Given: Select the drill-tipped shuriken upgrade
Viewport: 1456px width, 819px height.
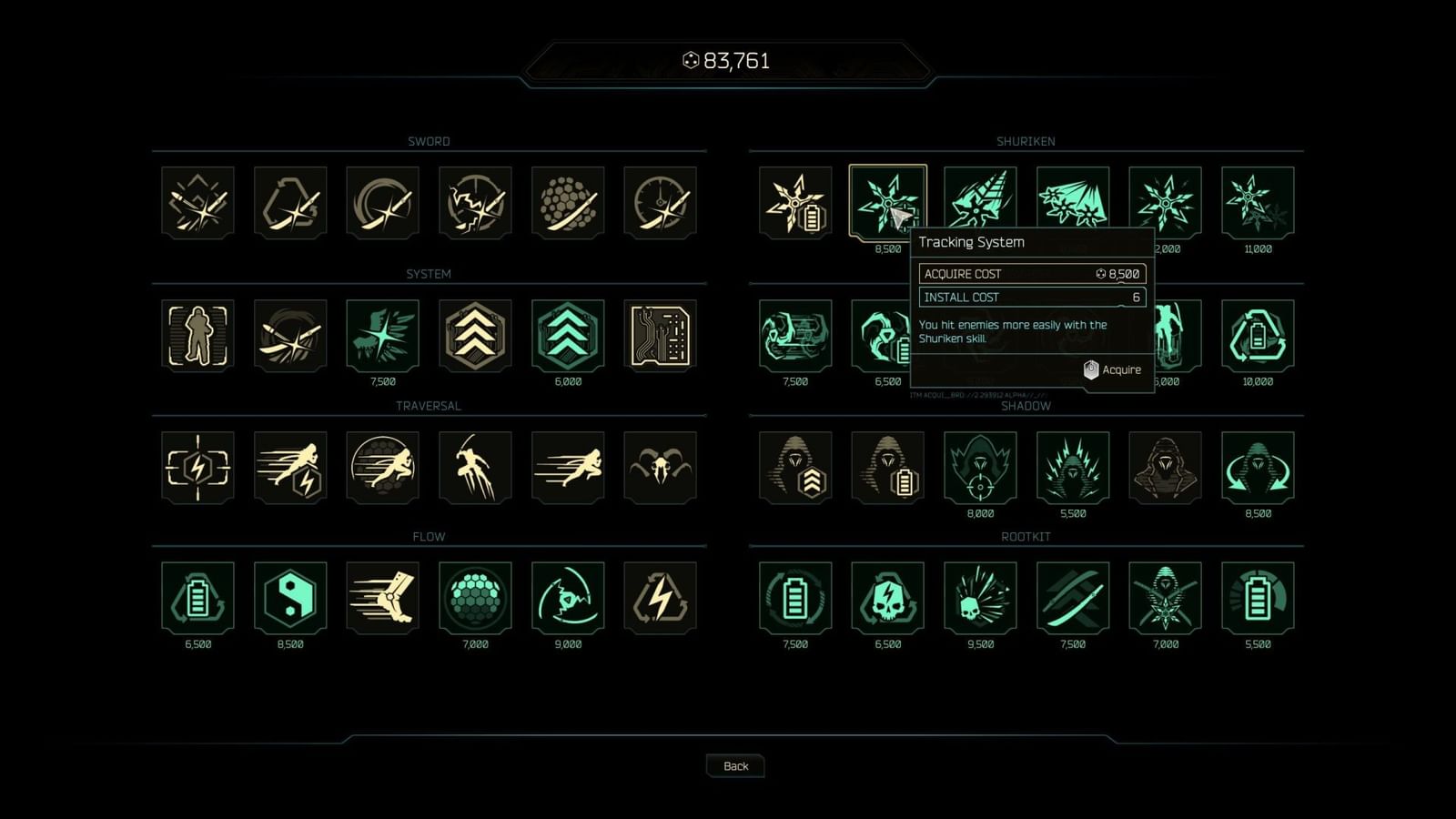Looking at the screenshot, I should pyautogui.click(x=980, y=202).
